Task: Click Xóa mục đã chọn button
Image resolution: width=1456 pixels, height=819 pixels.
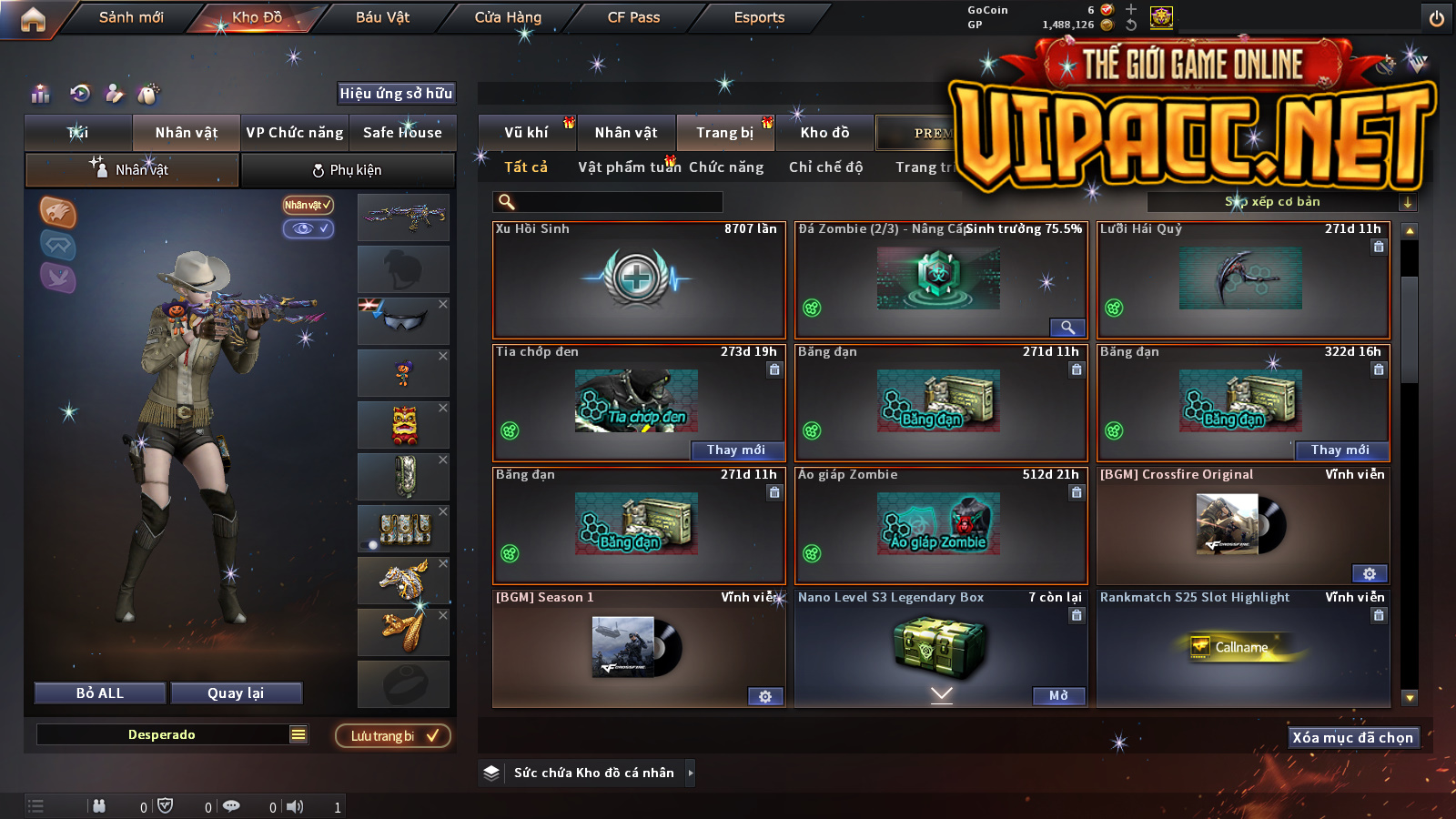Action: [1352, 738]
